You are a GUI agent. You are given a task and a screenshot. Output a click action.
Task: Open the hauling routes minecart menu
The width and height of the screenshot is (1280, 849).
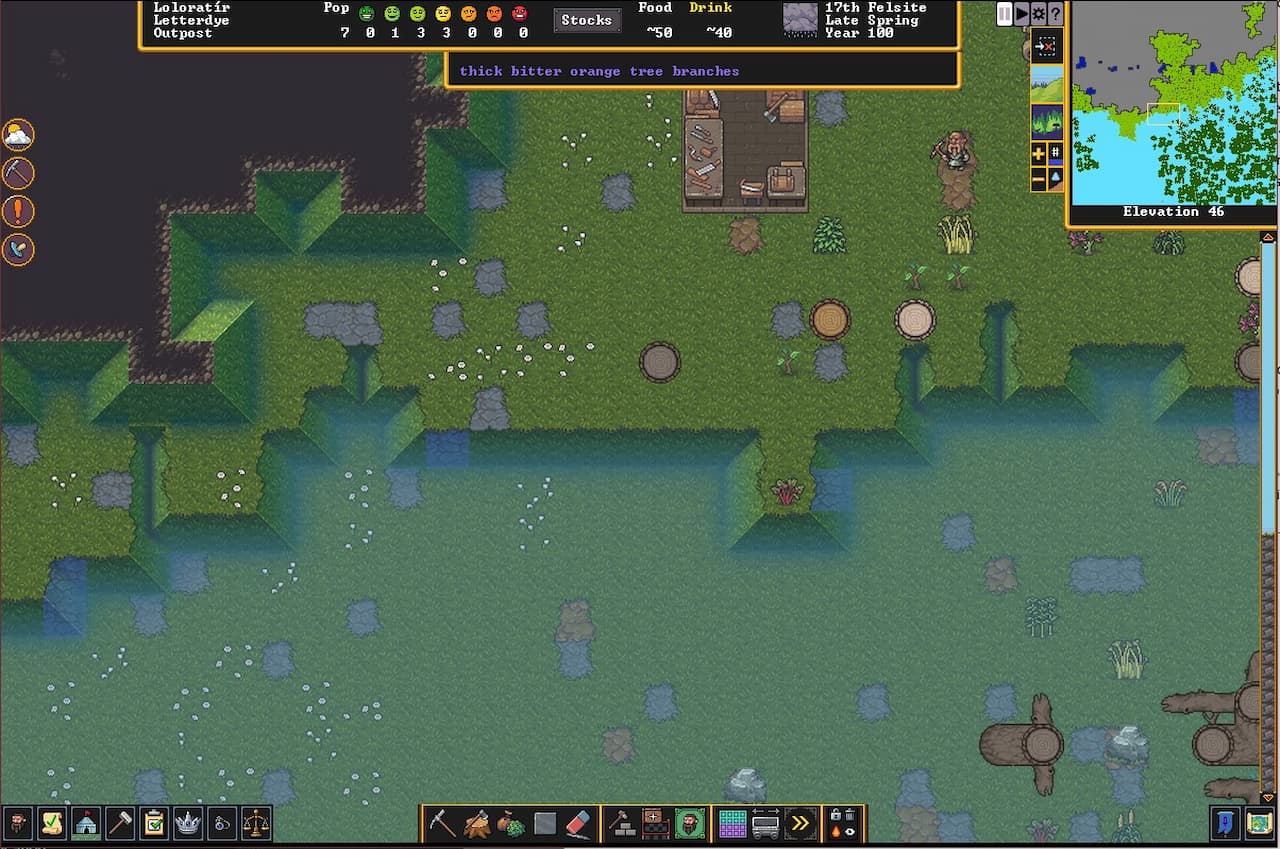tap(765, 823)
